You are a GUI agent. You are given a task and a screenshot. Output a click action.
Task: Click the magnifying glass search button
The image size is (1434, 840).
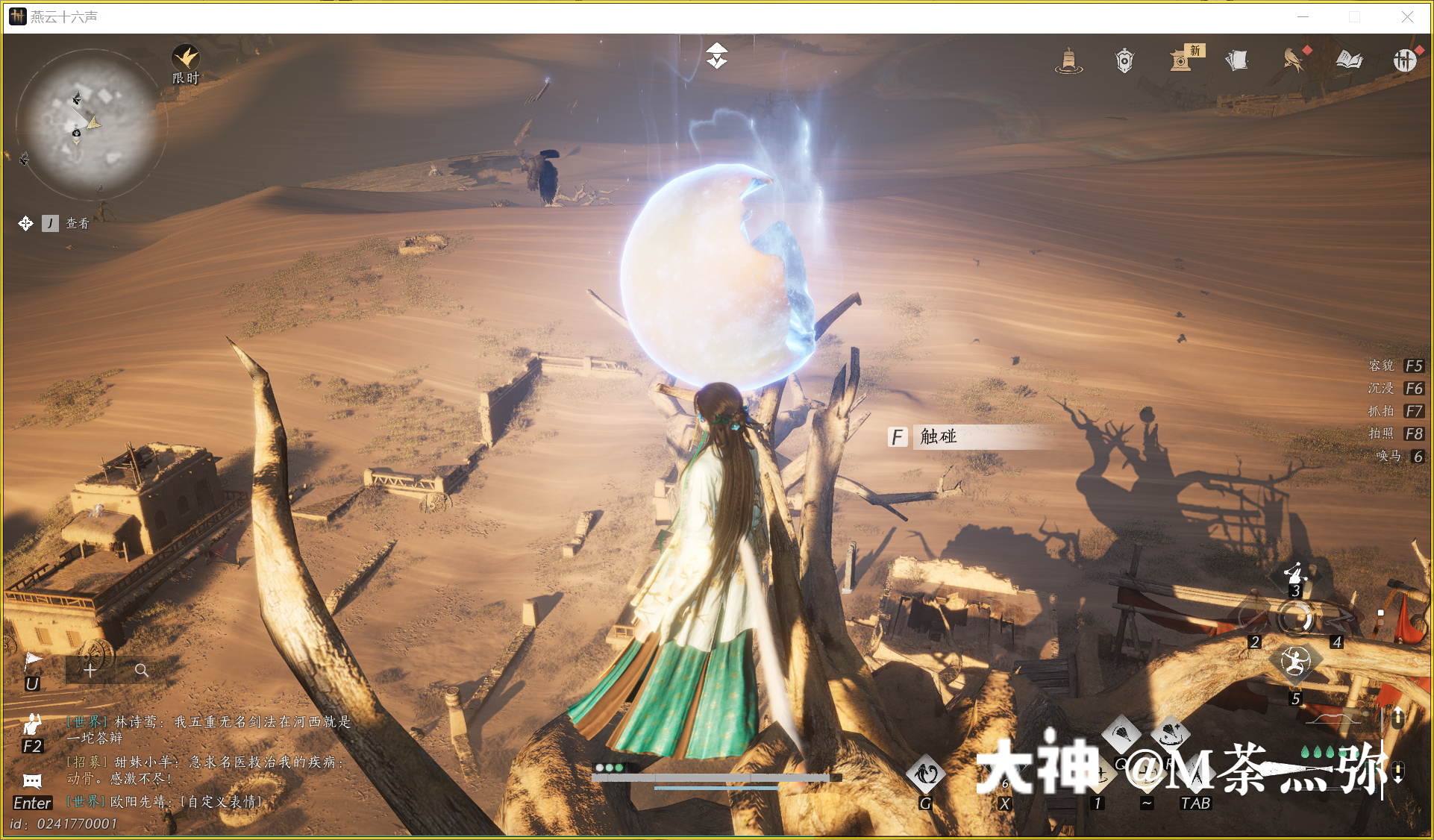(141, 670)
